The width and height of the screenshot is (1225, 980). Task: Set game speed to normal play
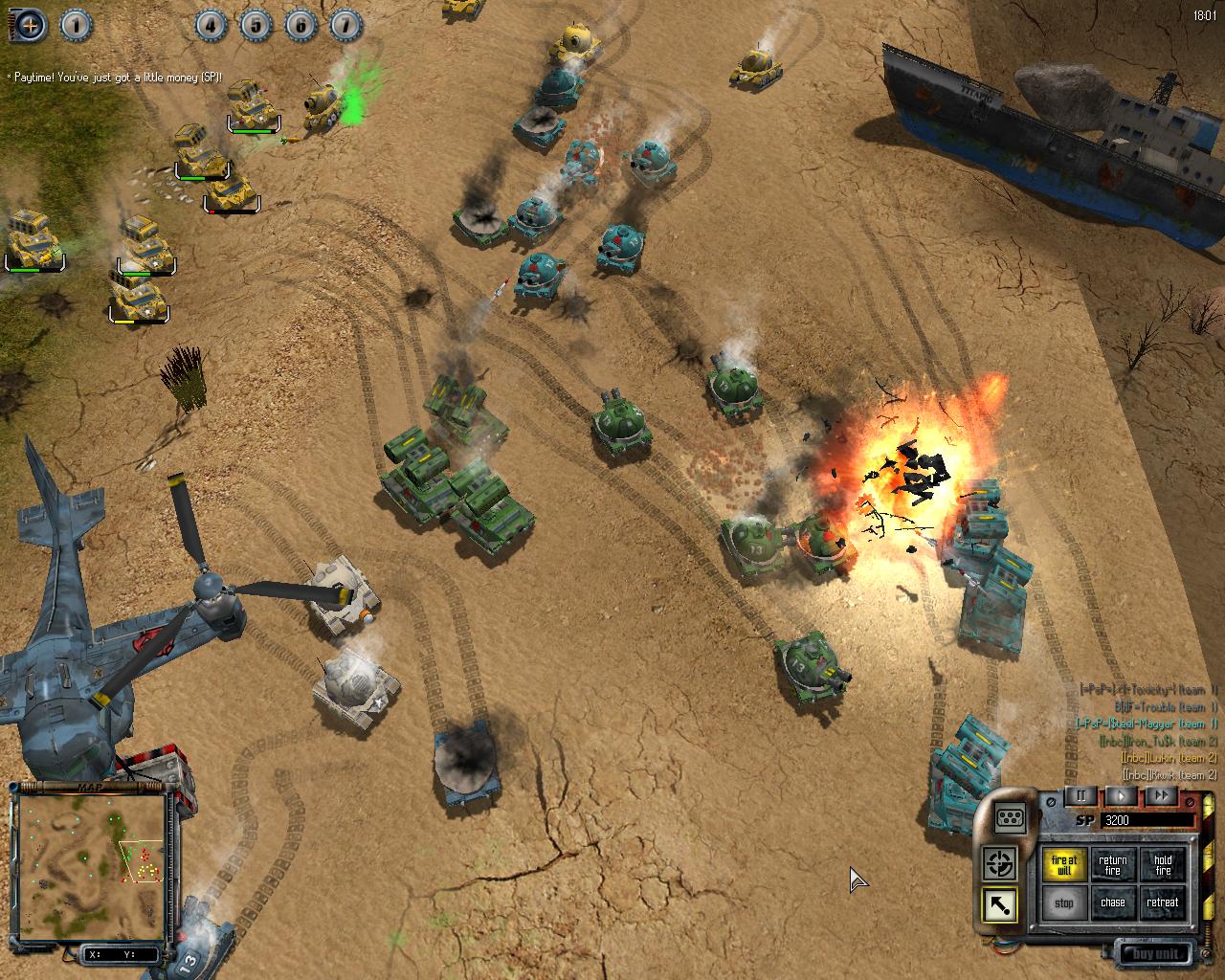point(1121,795)
